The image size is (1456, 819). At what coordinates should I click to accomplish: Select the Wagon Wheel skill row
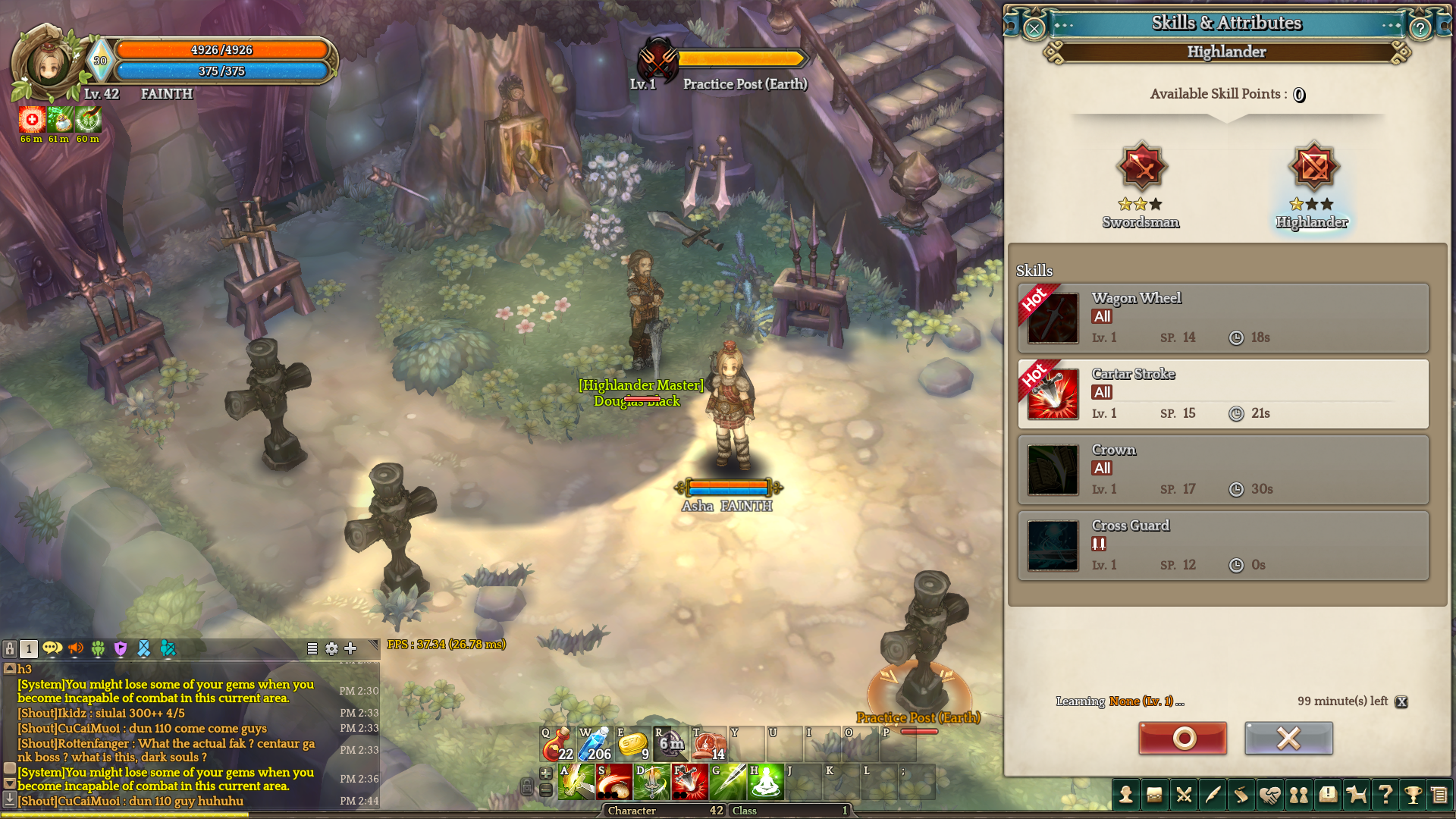pyautogui.click(x=1222, y=318)
